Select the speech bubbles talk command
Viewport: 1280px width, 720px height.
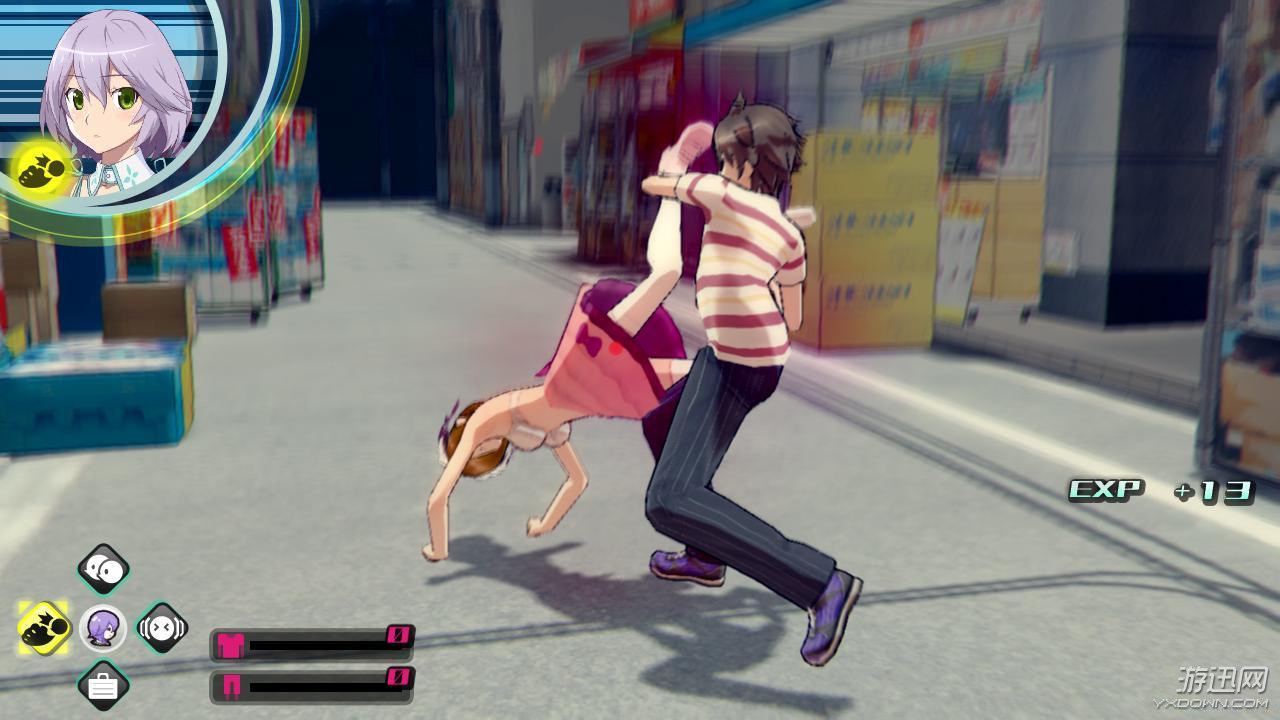103,569
